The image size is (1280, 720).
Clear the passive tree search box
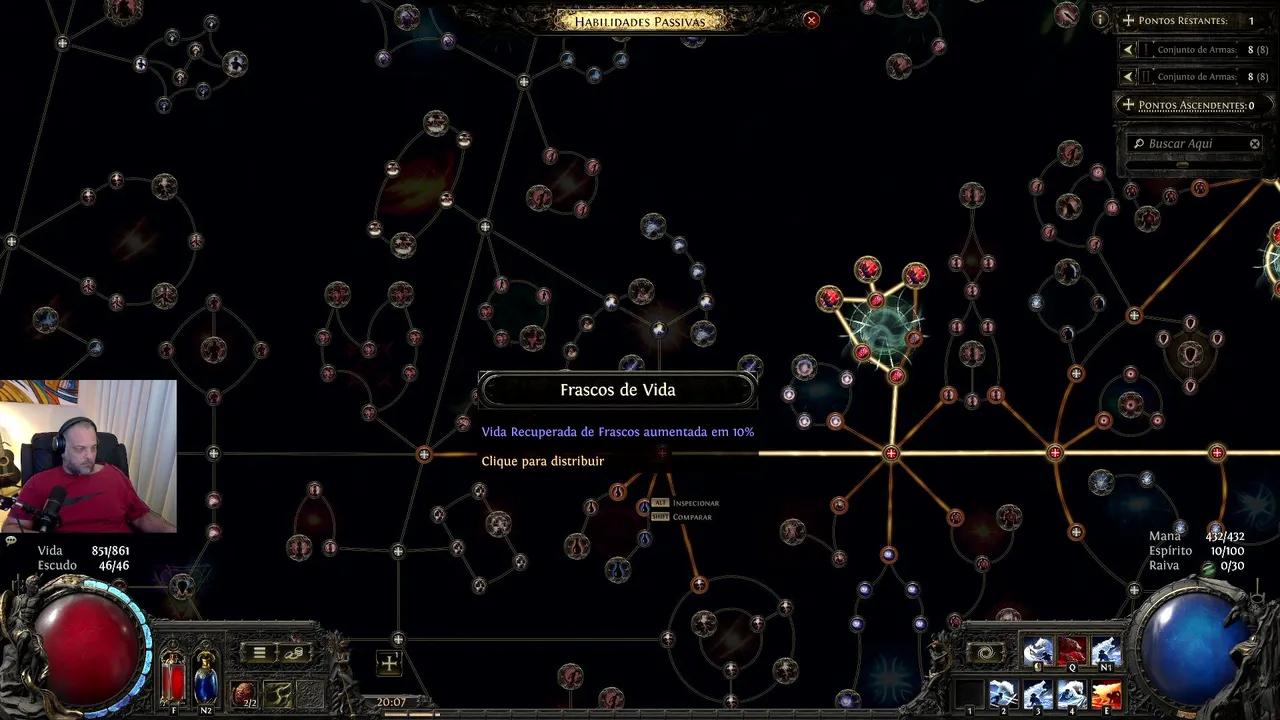(1255, 144)
